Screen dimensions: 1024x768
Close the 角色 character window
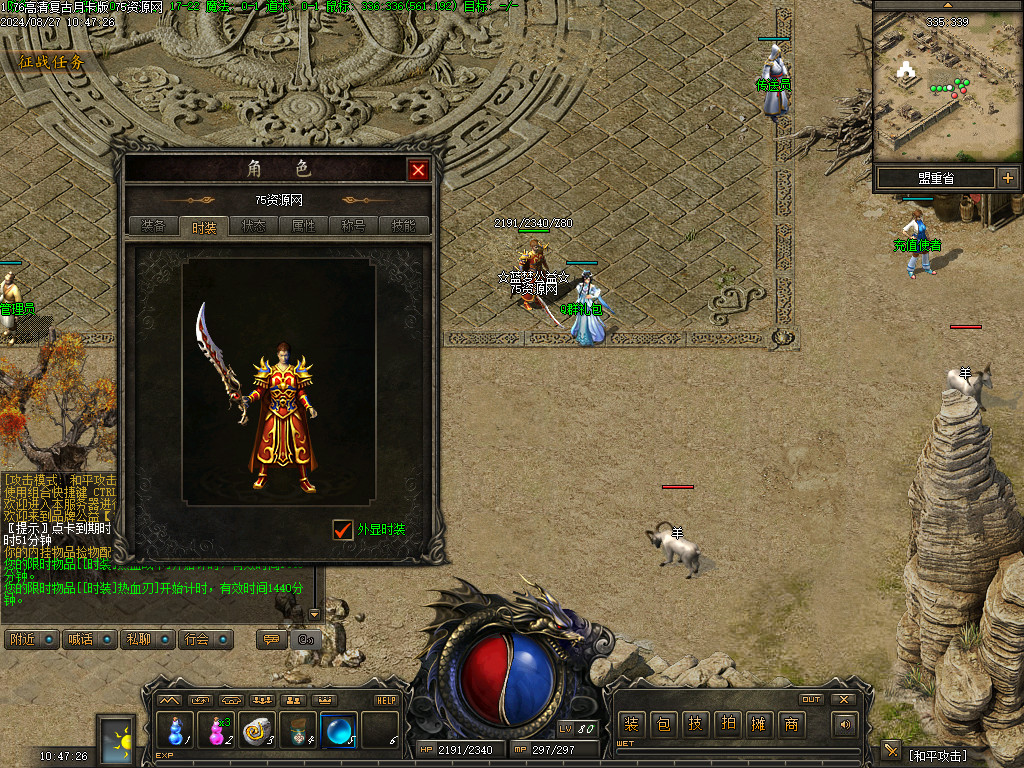tap(418, 170)
